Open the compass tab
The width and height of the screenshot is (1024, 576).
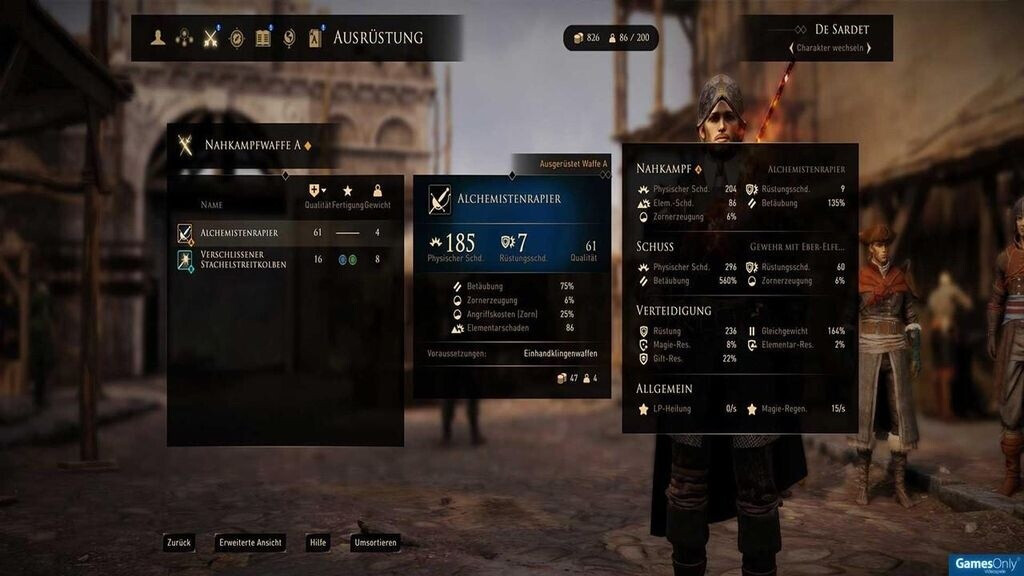[x=237, y=38]
